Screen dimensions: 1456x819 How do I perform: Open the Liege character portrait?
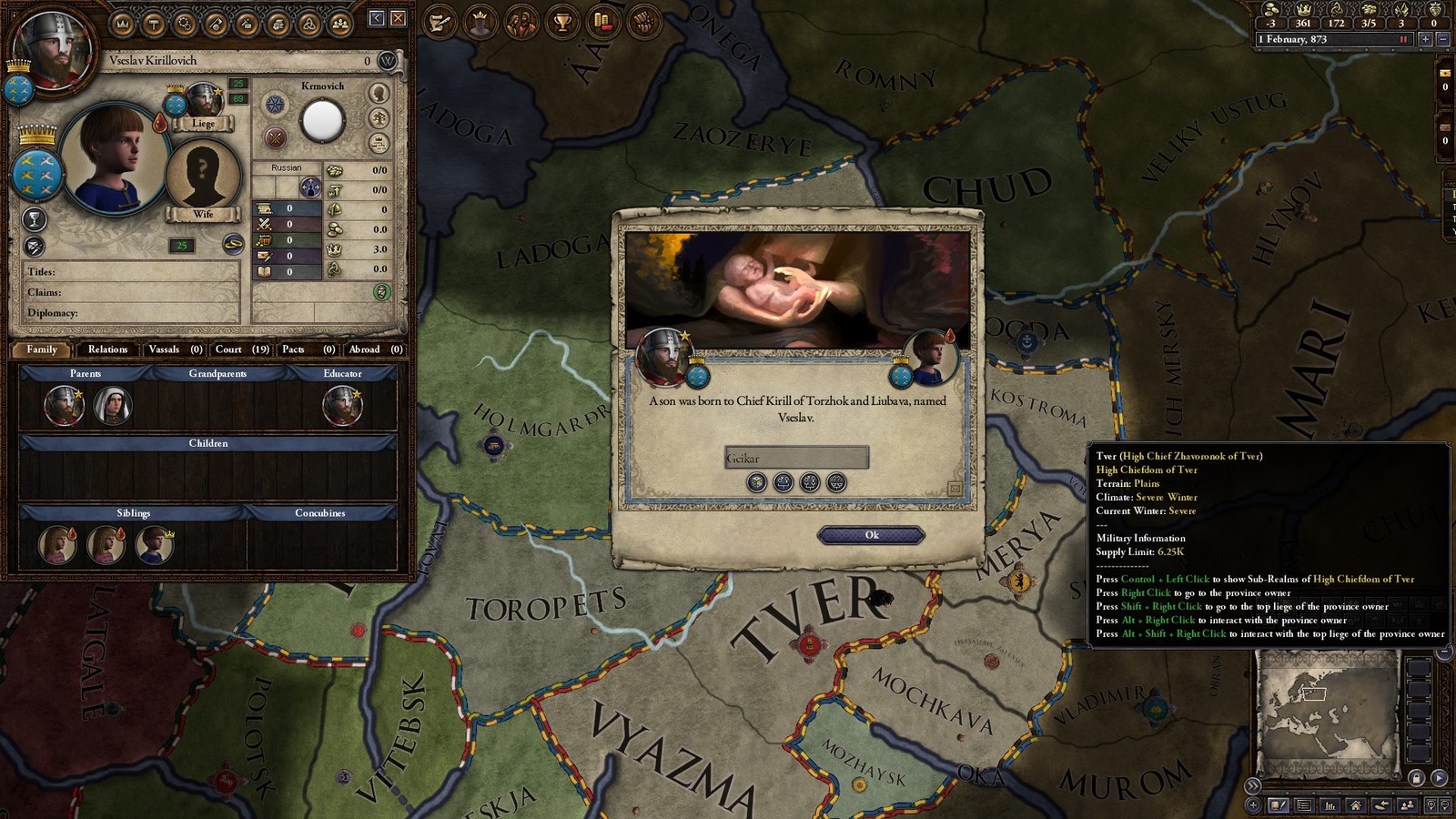click(x=204, y=100)
